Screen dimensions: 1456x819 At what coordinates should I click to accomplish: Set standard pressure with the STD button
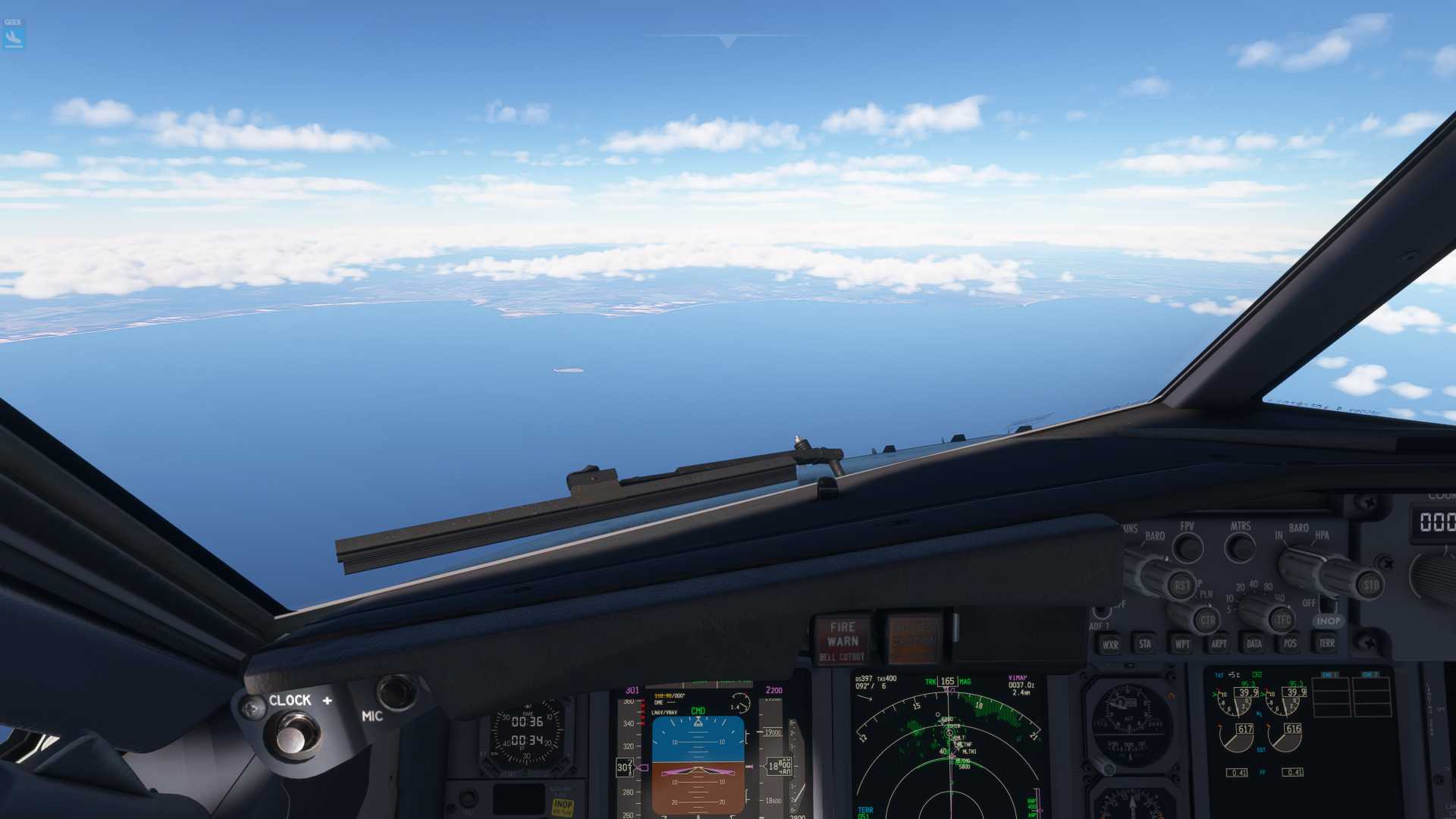(1370, 585)
